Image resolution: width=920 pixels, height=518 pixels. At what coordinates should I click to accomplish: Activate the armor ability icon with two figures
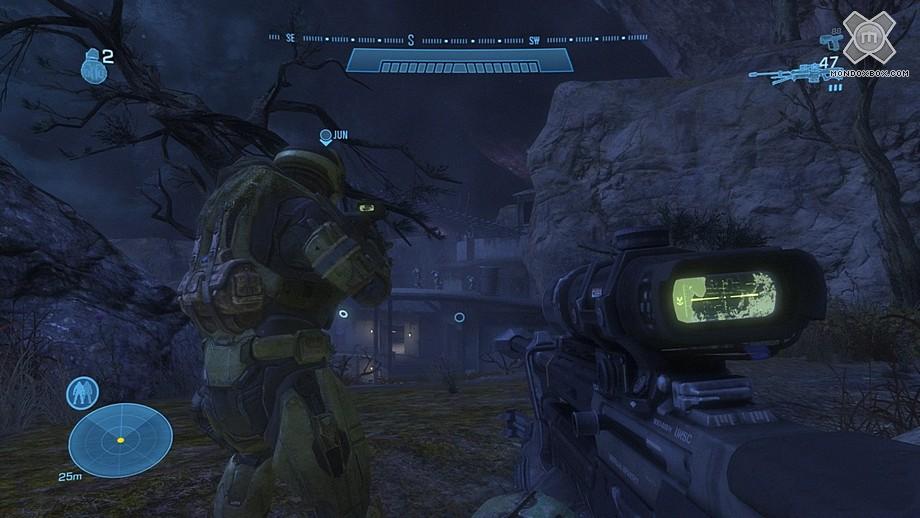tap(80, 392)
